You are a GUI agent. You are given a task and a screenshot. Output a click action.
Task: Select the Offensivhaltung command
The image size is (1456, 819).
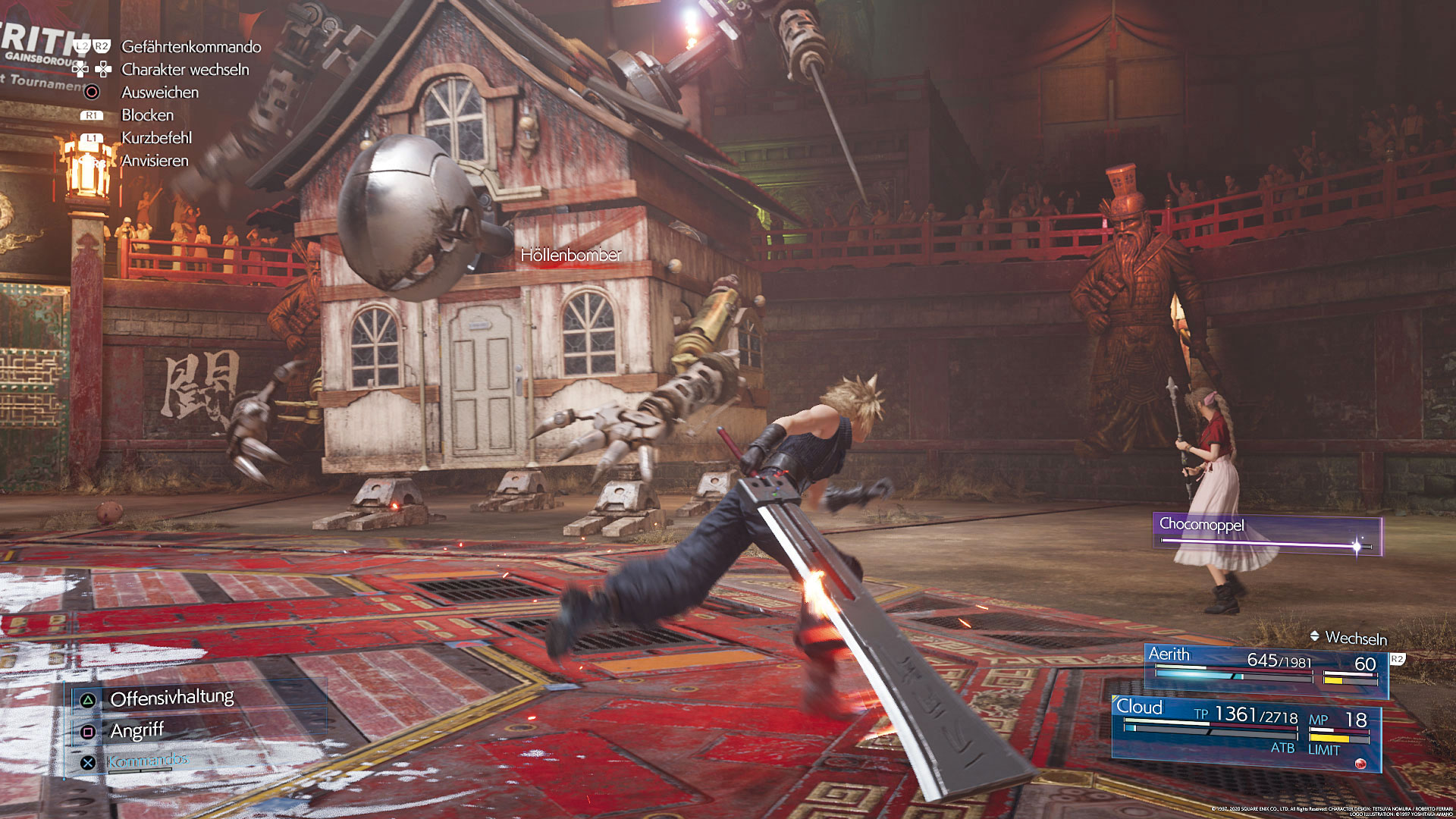click(x=171, y=698)
